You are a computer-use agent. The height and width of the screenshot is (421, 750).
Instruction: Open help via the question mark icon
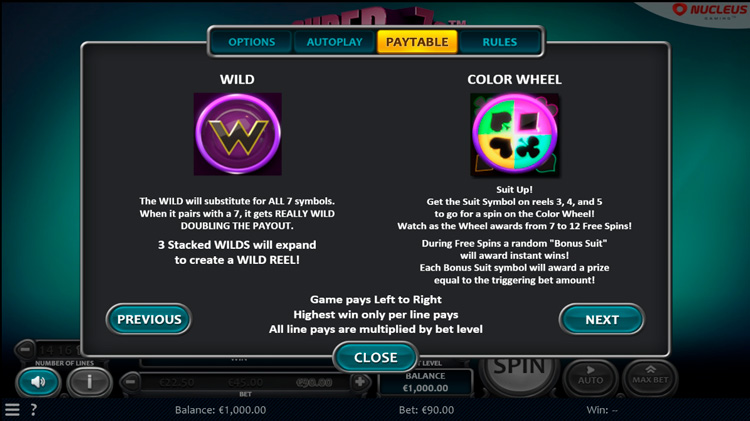33,410
